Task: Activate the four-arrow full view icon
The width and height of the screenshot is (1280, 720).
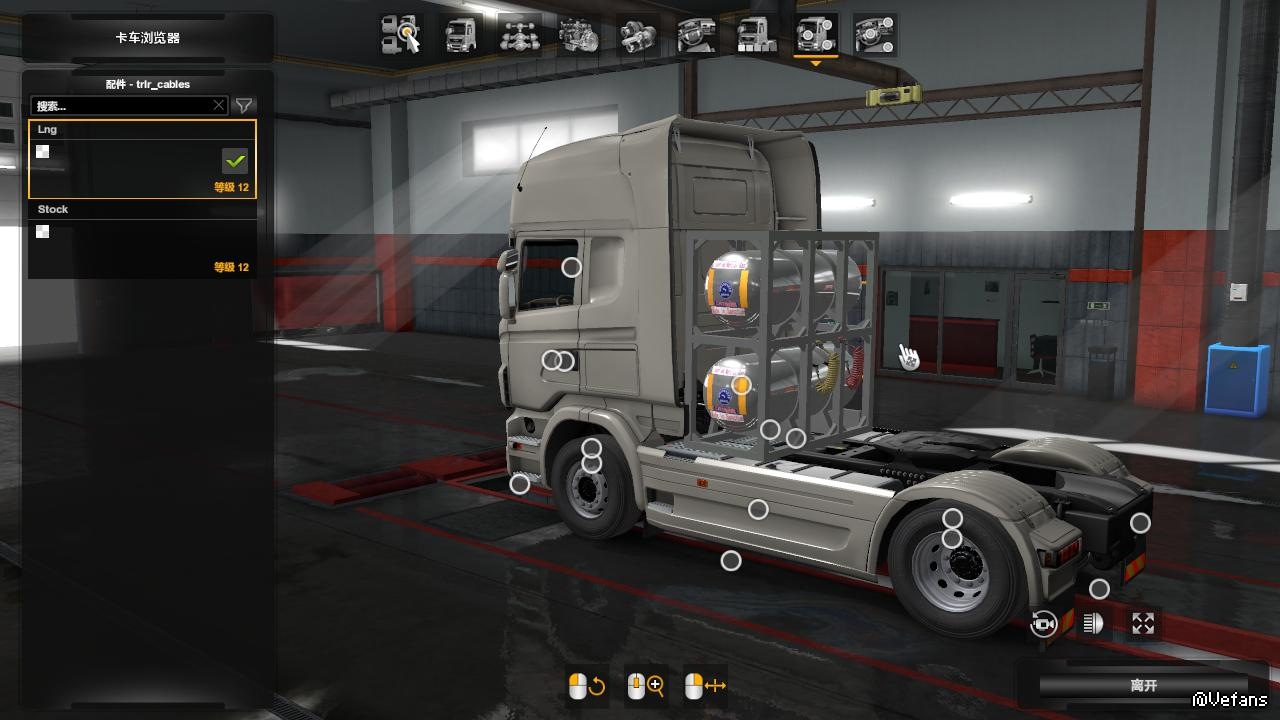Action: coord(1143,624)
